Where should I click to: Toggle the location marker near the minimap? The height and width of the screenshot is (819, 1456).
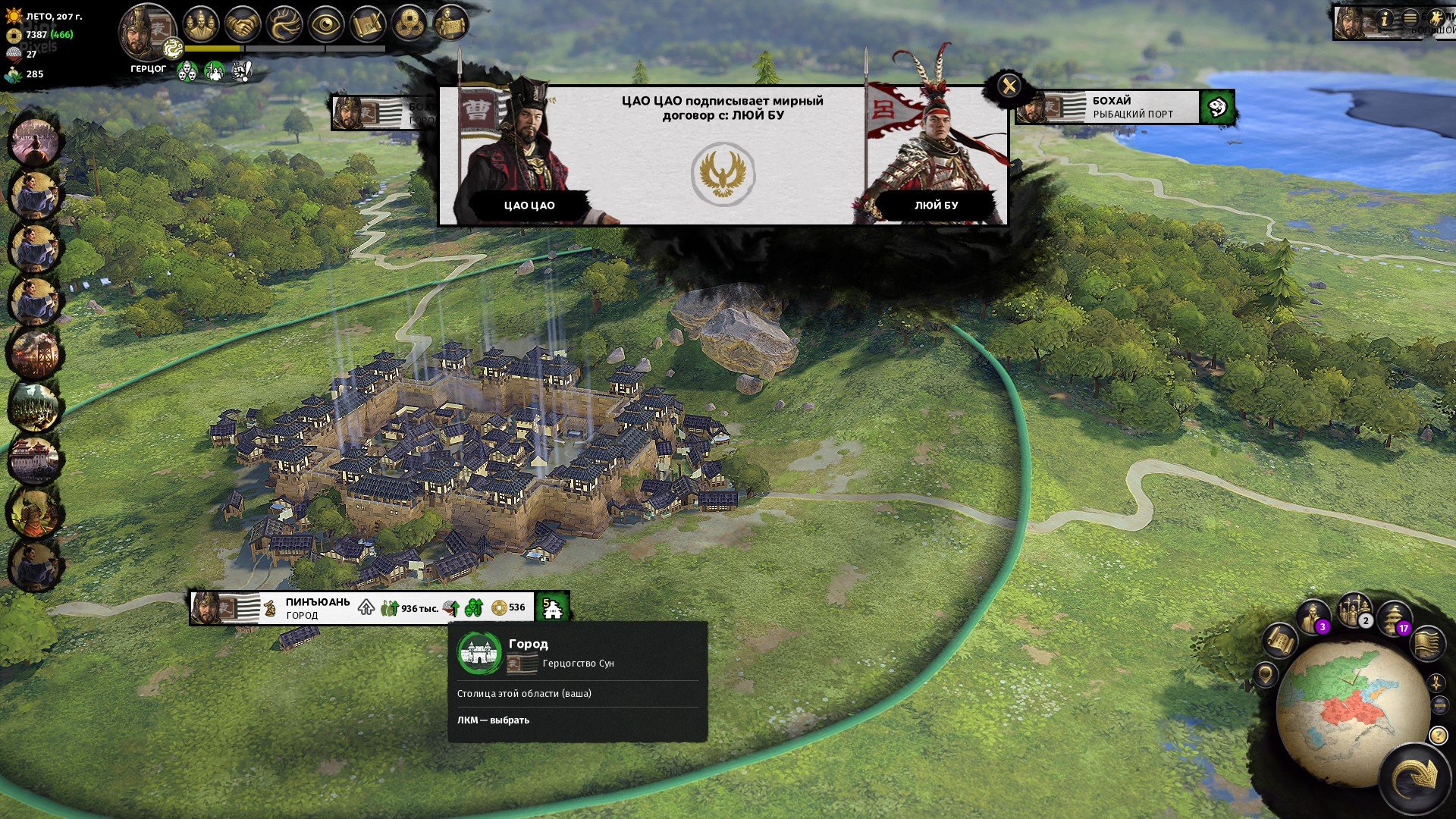1265,676
